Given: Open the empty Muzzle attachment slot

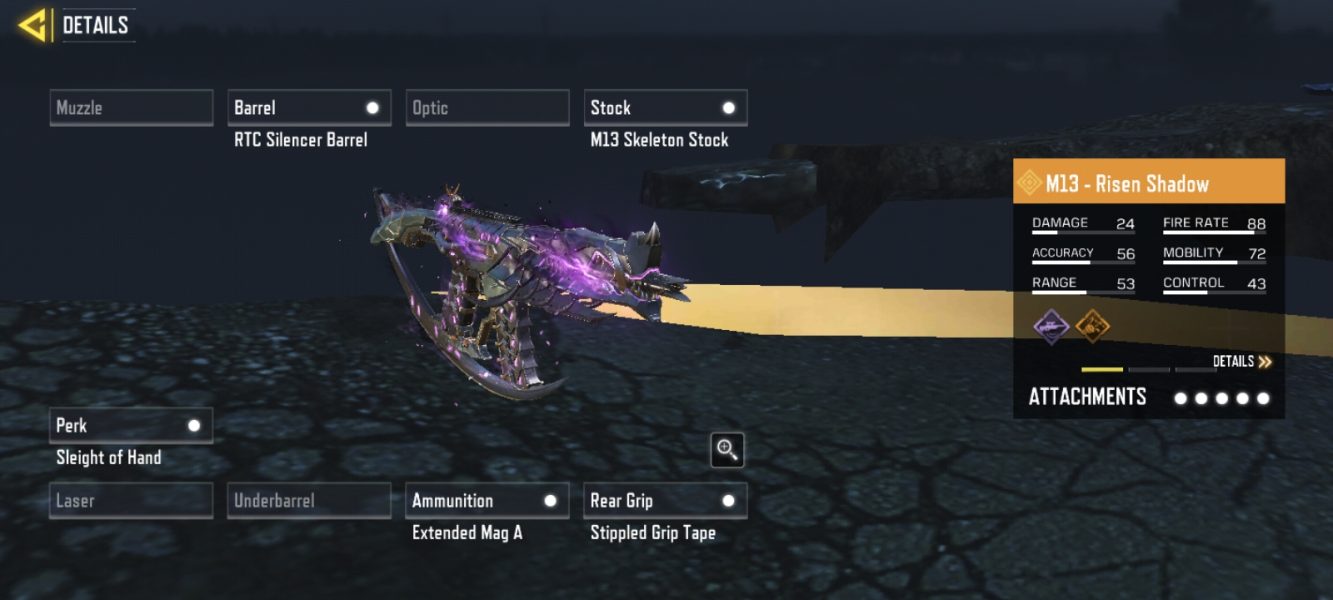Looking at the screenshot, I should coord(131,108).
